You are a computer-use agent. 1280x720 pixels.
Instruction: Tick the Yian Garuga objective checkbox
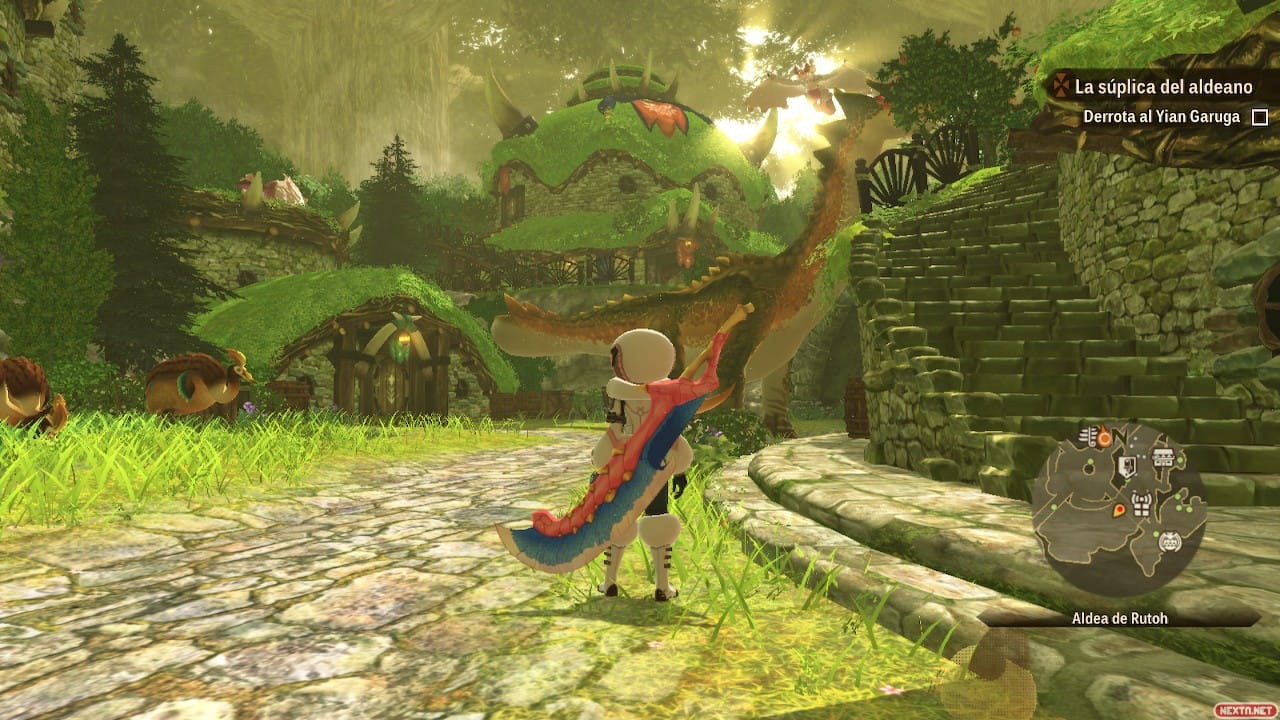[1260, 117]
